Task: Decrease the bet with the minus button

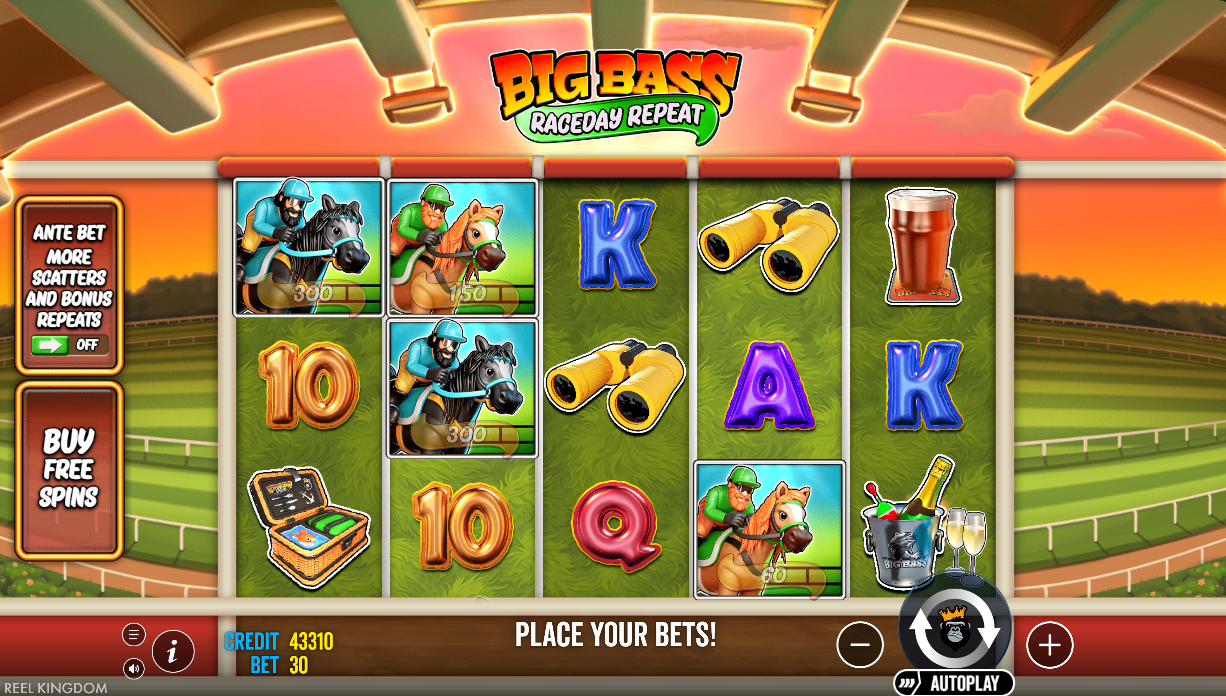Action: point(860,646)
